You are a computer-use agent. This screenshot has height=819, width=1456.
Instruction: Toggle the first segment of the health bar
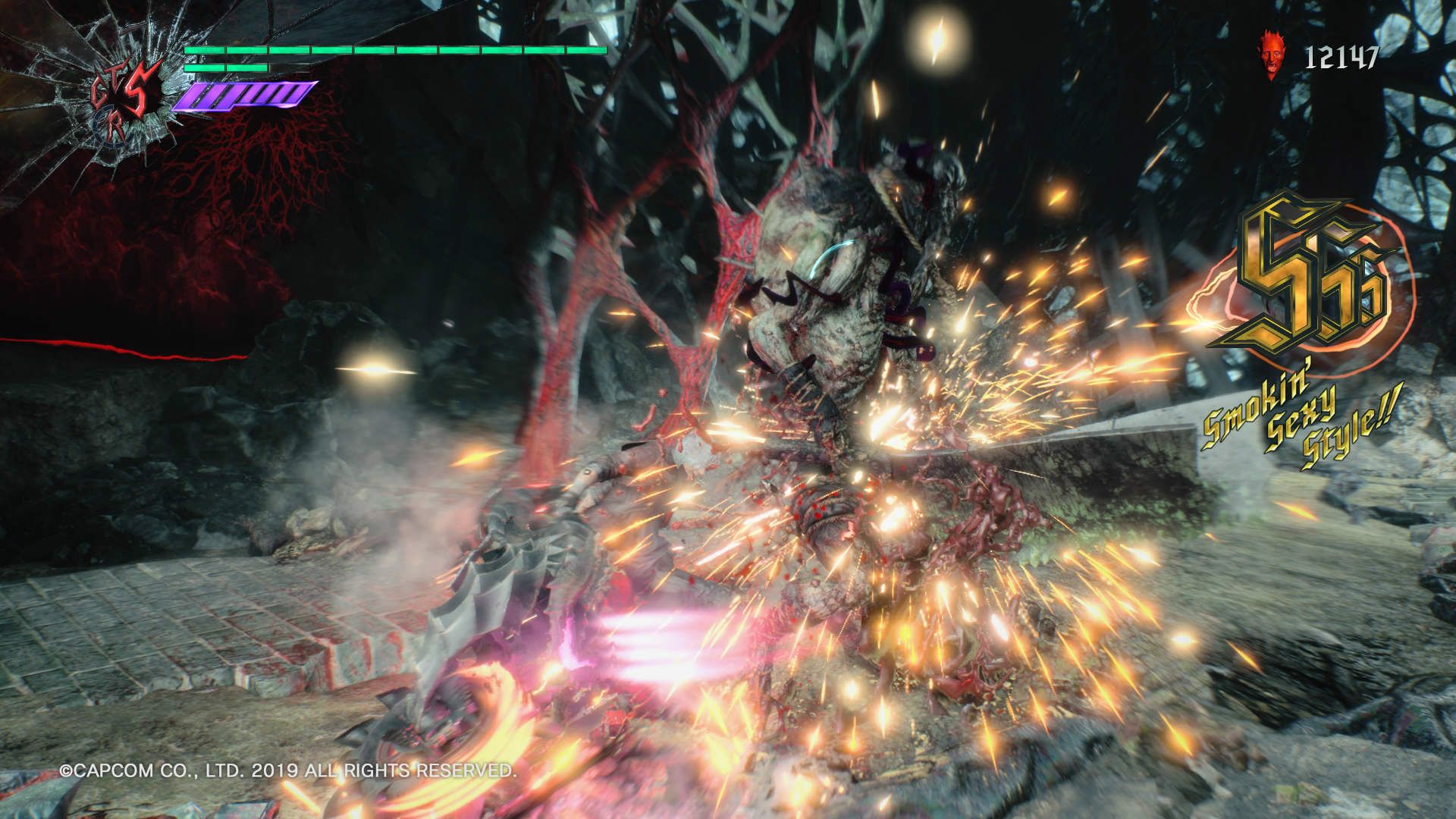pos(205,50)
